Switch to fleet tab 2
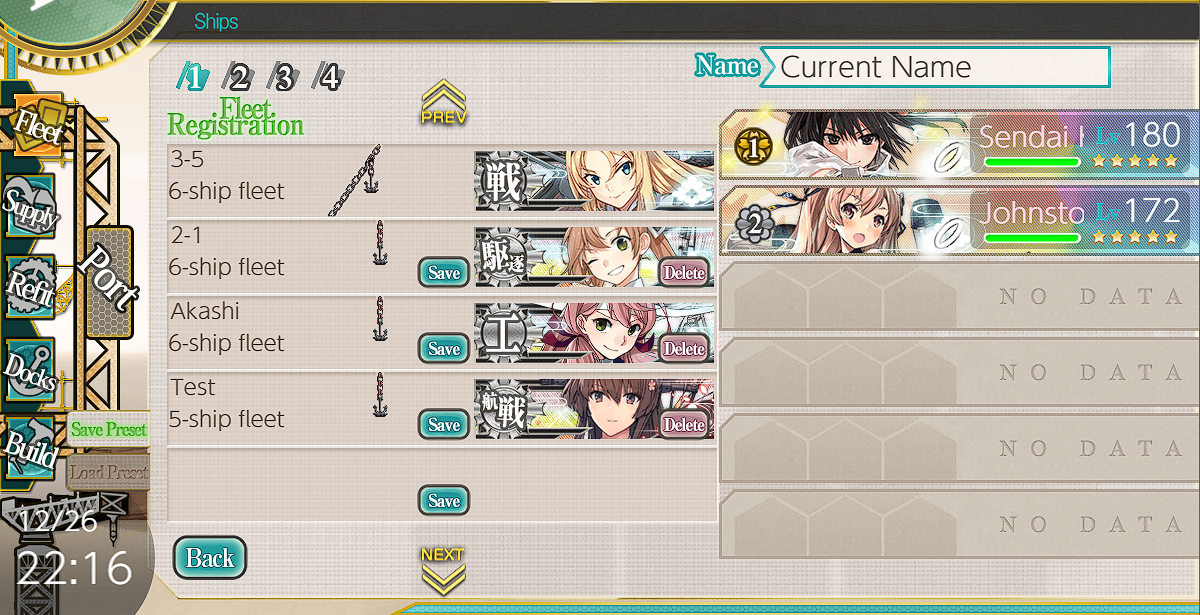This screenshot has height=615, width=1200. click(239, 76)
